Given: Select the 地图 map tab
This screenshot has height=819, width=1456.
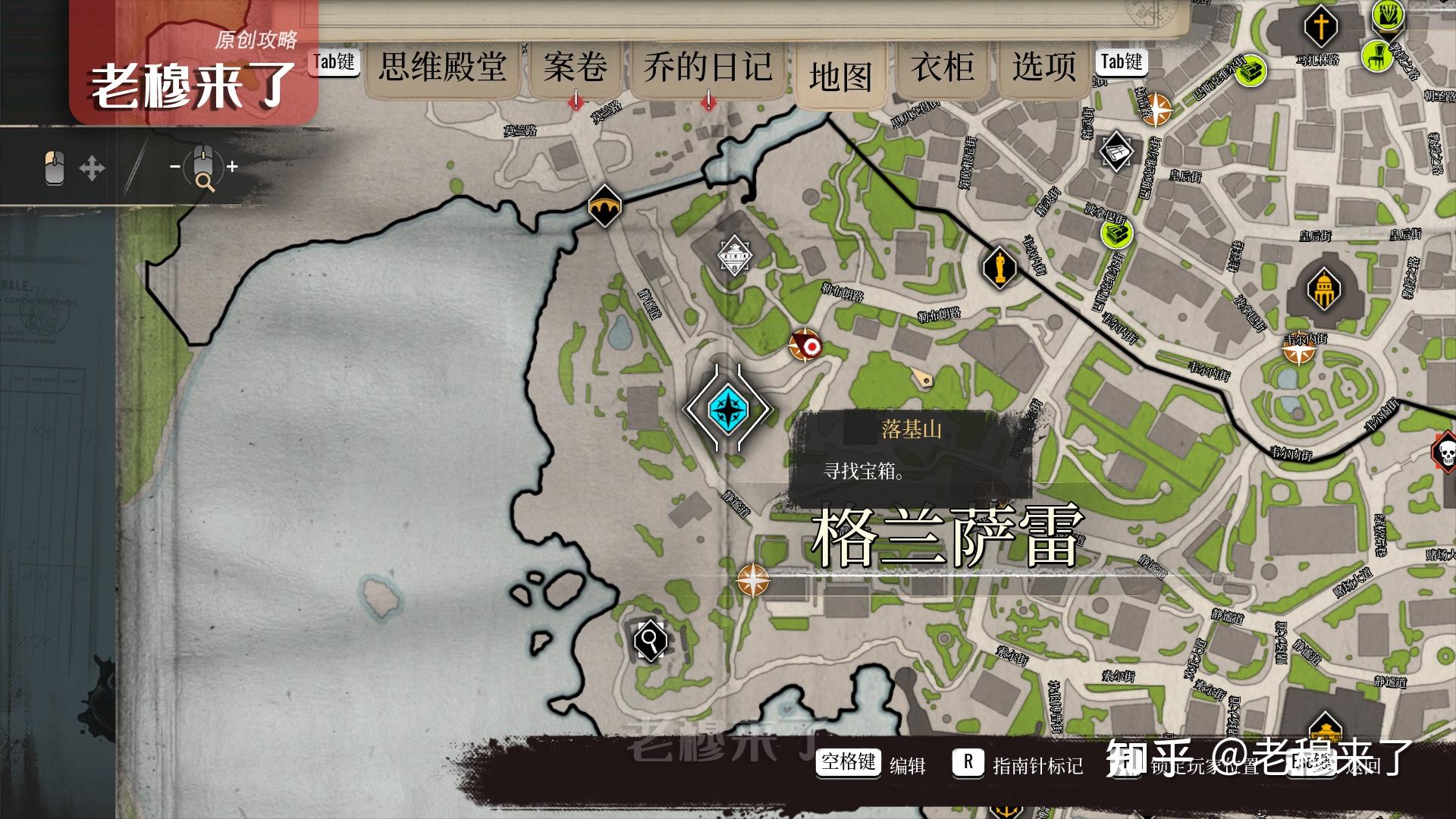Looking at the screenshot, I should coord(840,77).
